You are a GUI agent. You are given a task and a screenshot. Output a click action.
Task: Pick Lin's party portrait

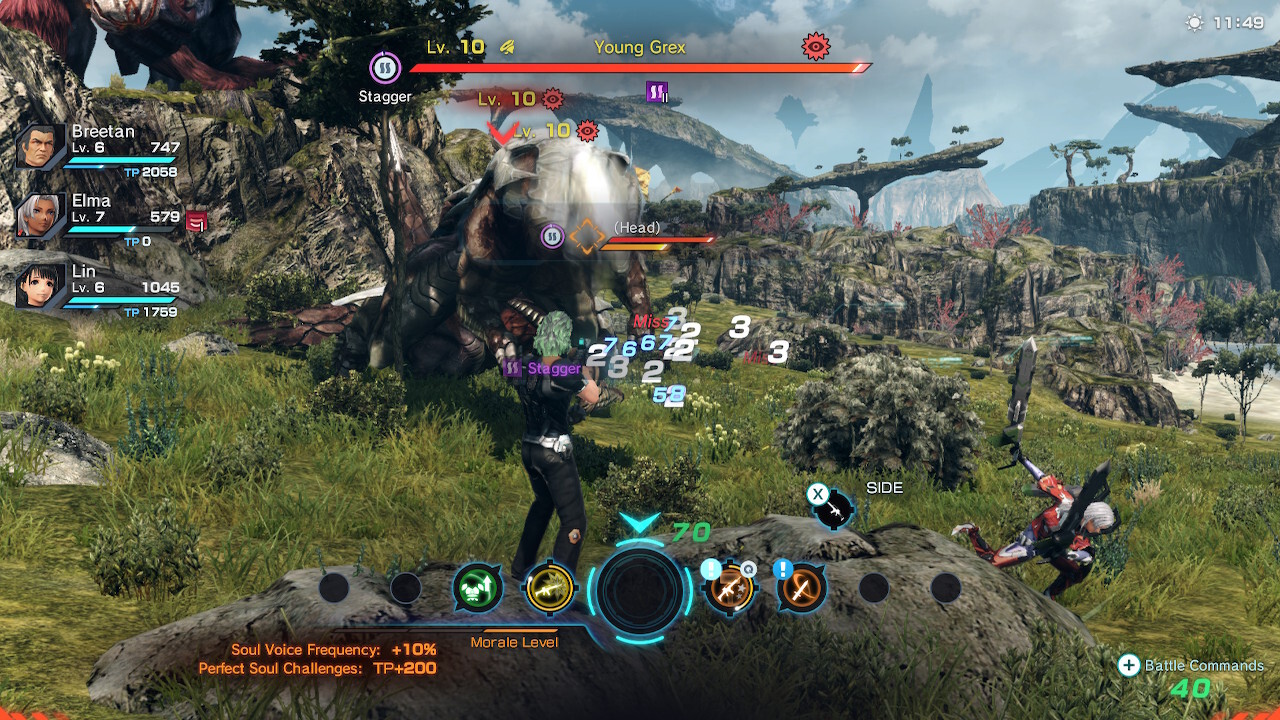(41, 285)
